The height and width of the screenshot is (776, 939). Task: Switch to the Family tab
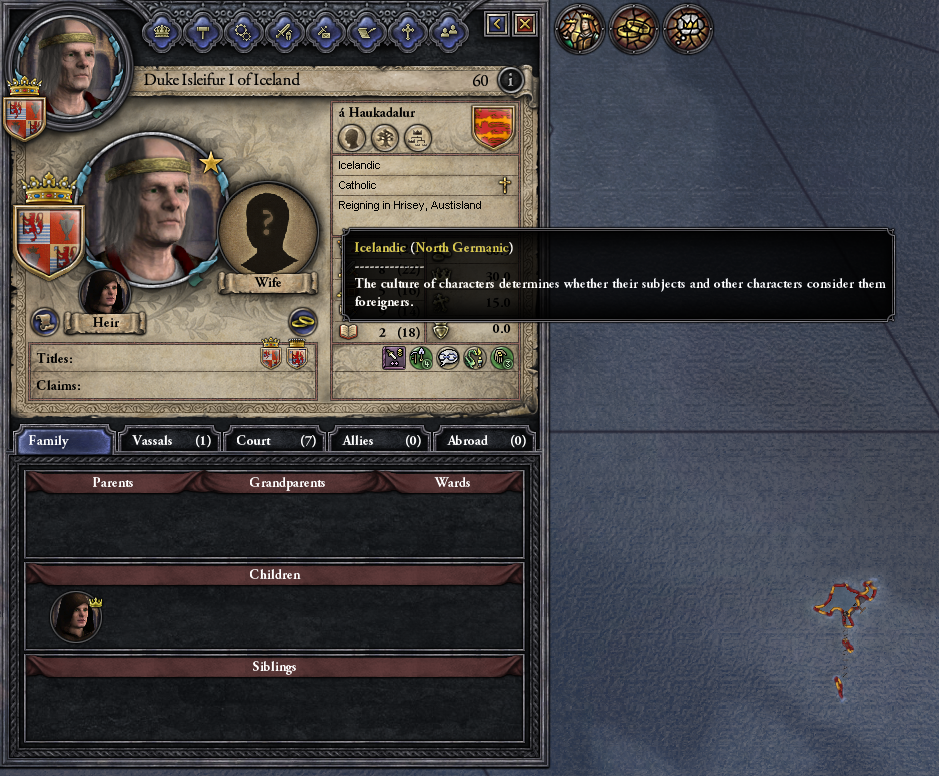click(x=64, y=440)
